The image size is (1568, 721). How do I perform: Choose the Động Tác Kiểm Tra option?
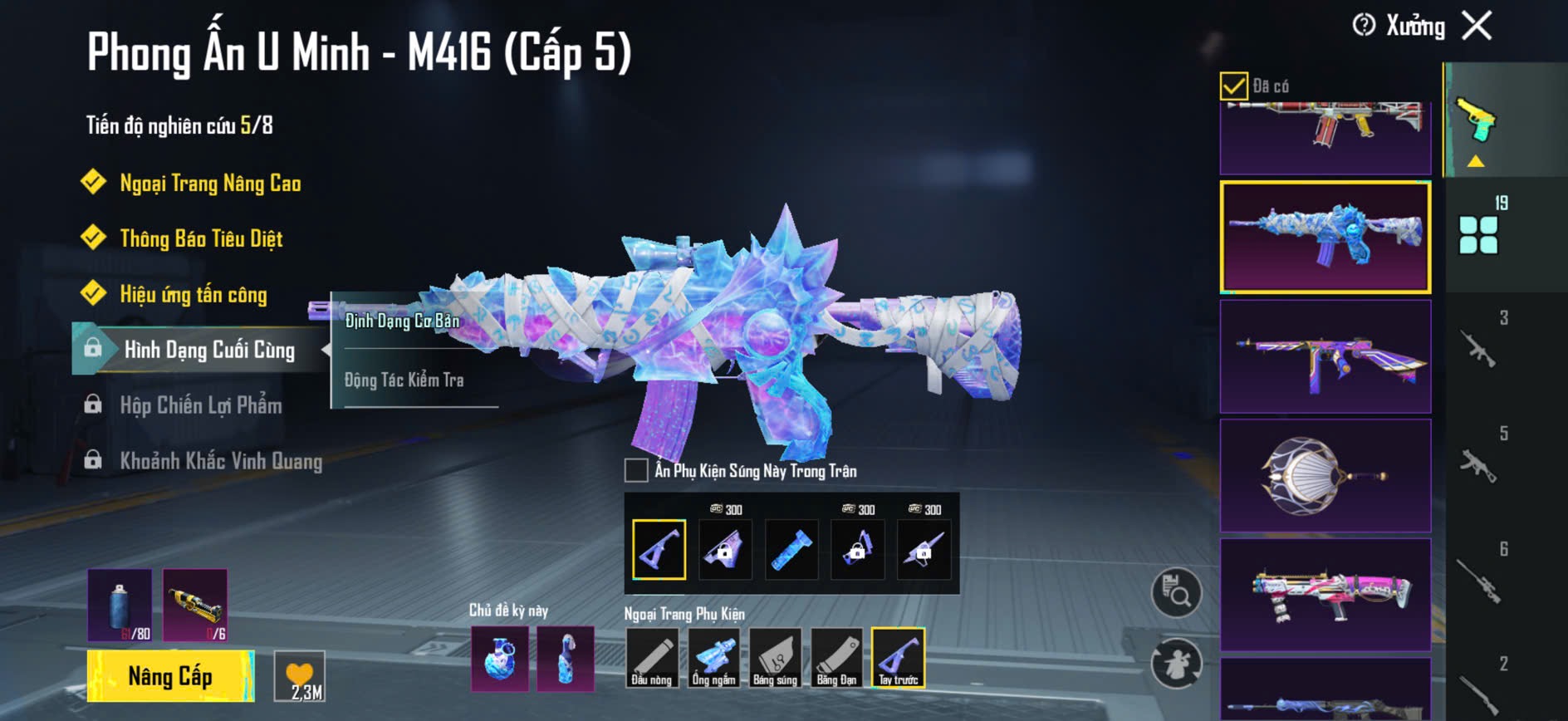404,380
